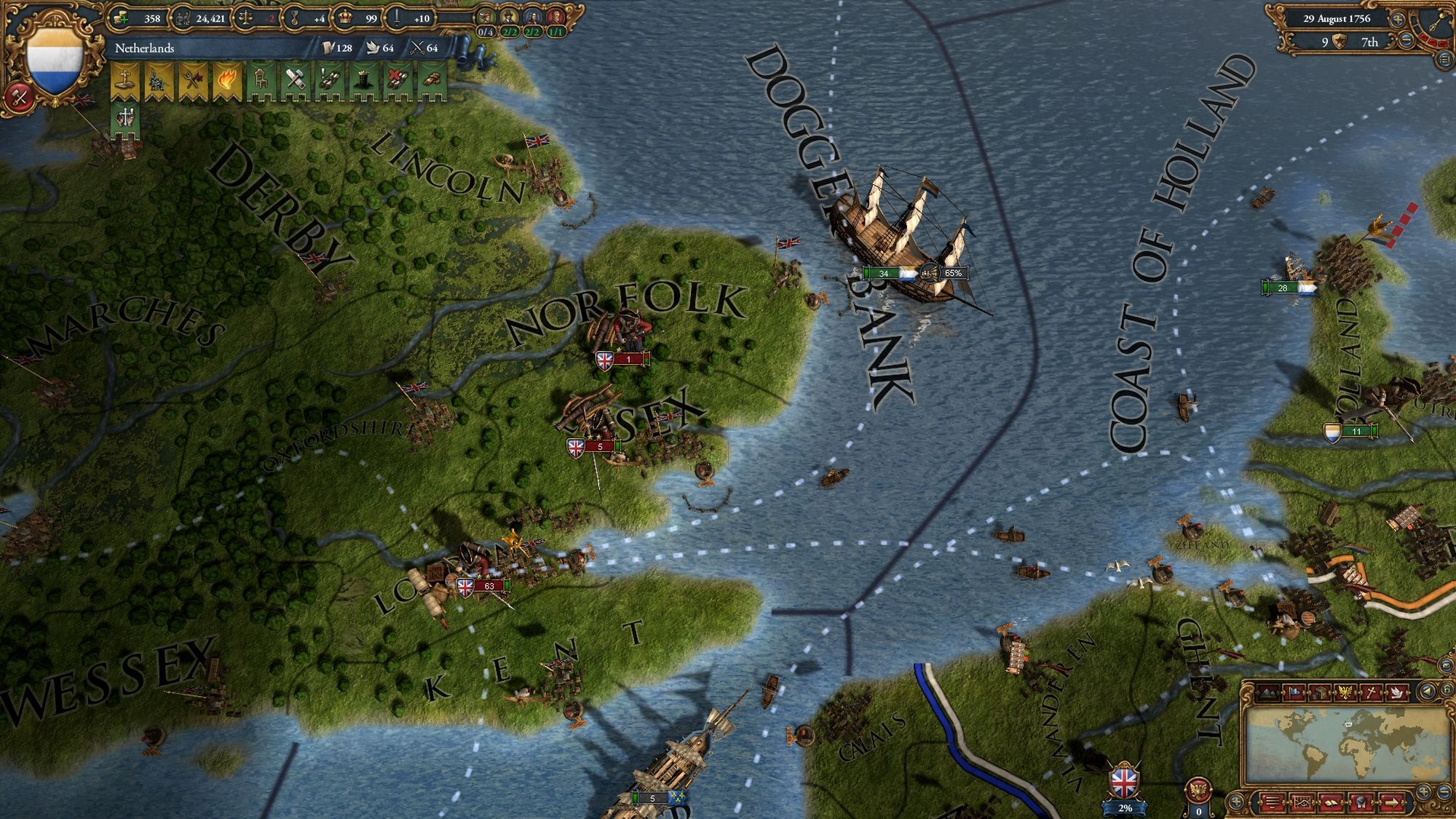1456x819 pixels.
Task: Increase game speed with the up arrow
Action: [x=1398, y=20]
